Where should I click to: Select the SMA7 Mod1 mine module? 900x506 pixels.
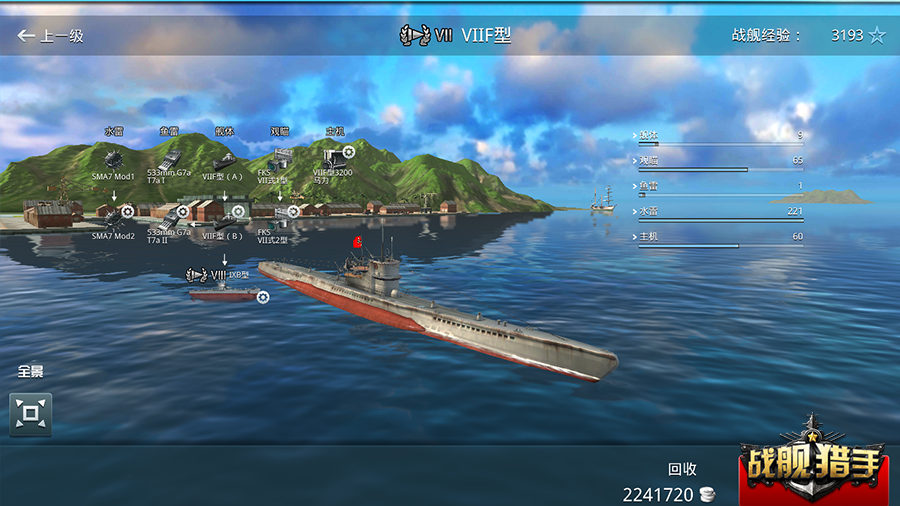(113, 158)
